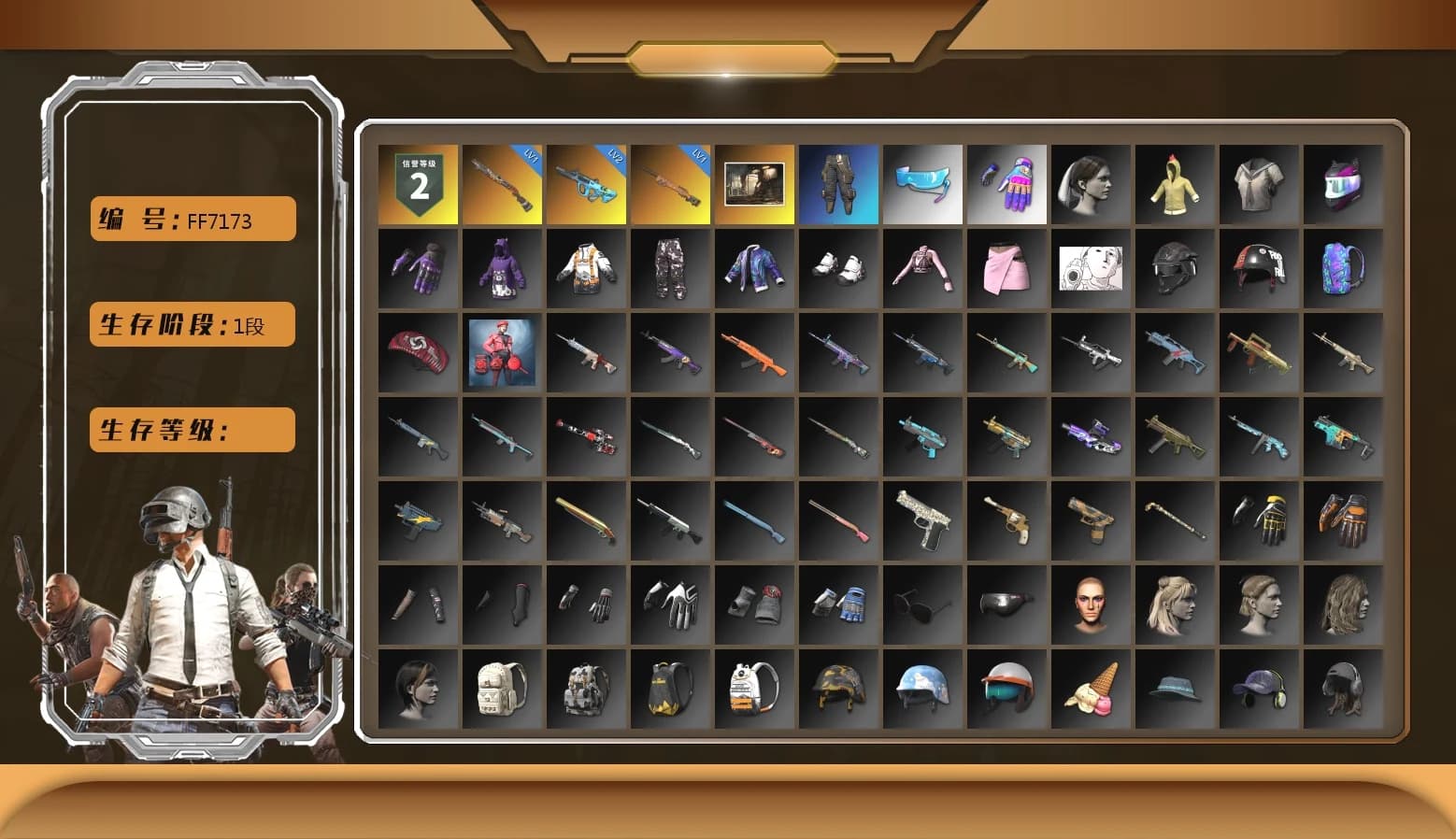Open the pink skirt outfit
1456x839 pixels.
coord(1006,269)
